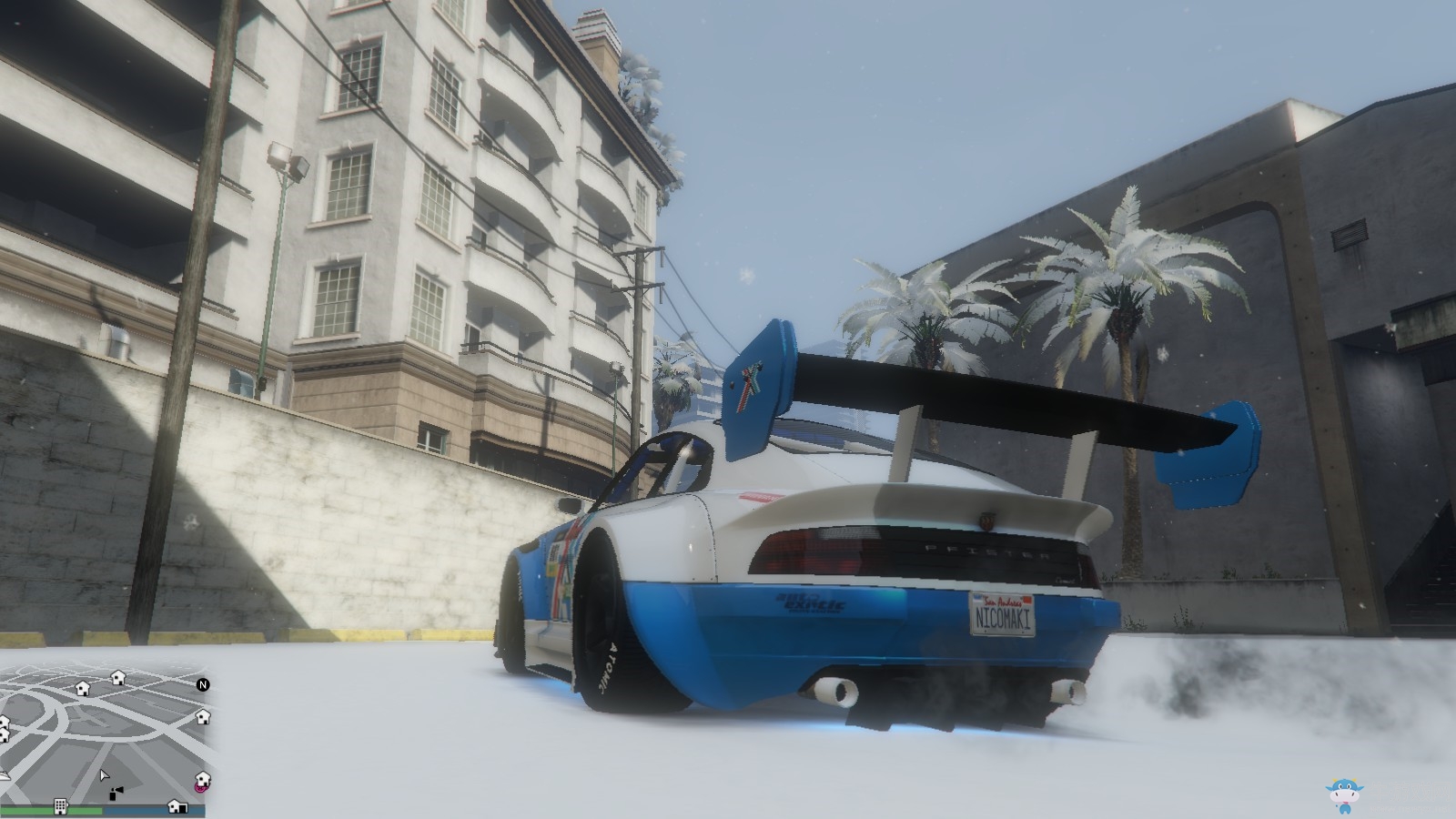Image resolution: width=1456 pixels, height=819 pixels.
Task: Select the apartment building blip on minimap
Action: (60, 807)
